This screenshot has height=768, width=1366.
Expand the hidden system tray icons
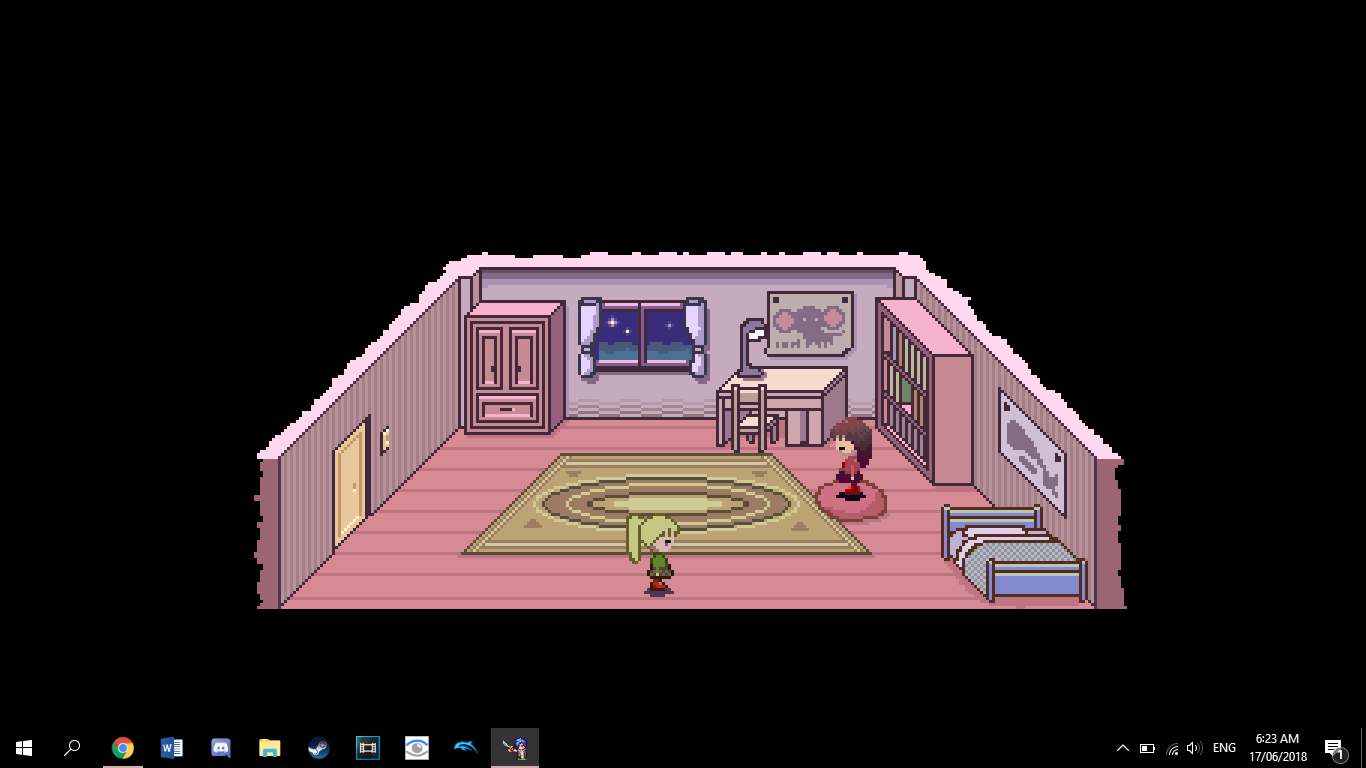pos(1123,747)
